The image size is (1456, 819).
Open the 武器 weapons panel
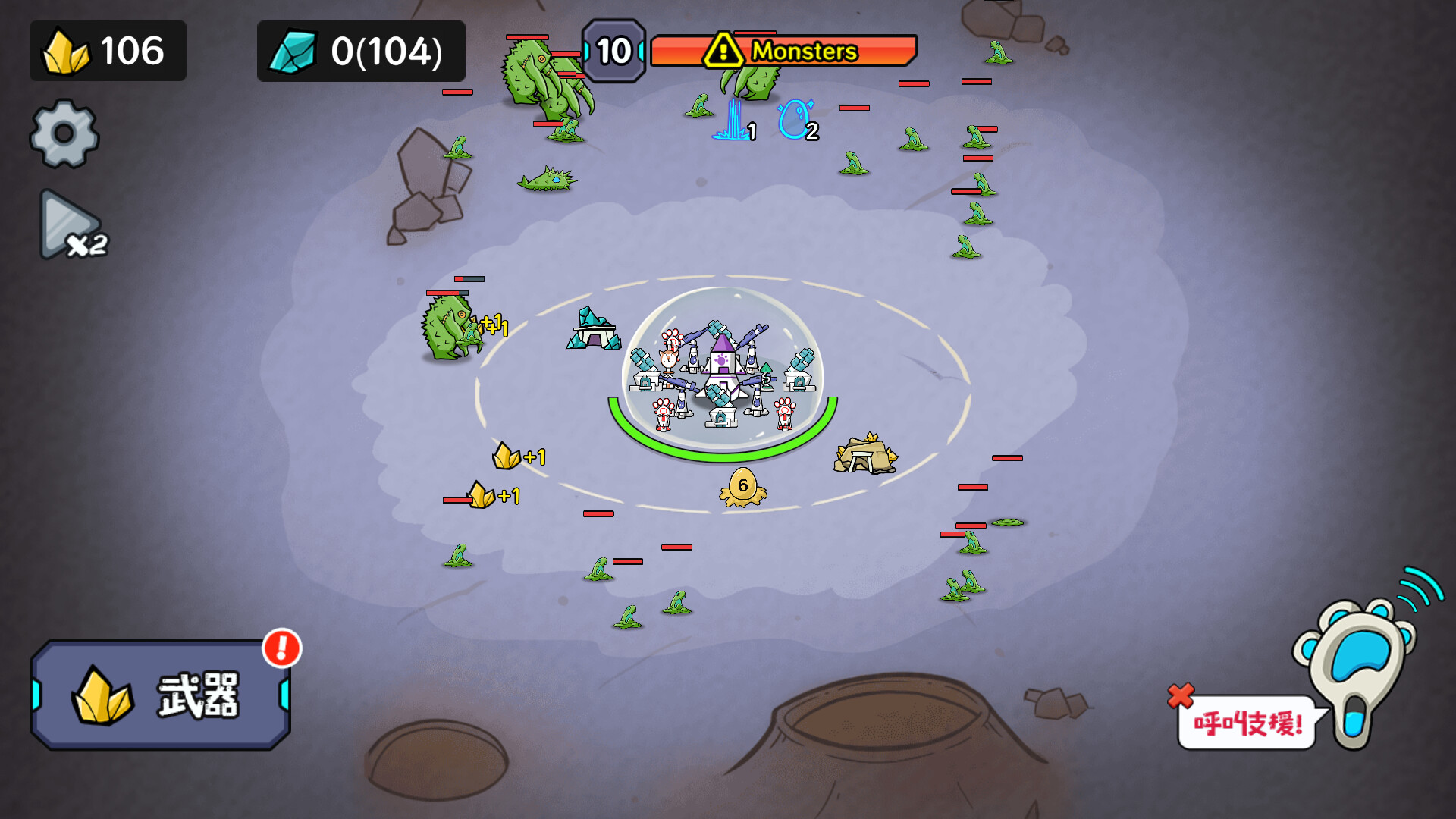click(x=161, y=695)
